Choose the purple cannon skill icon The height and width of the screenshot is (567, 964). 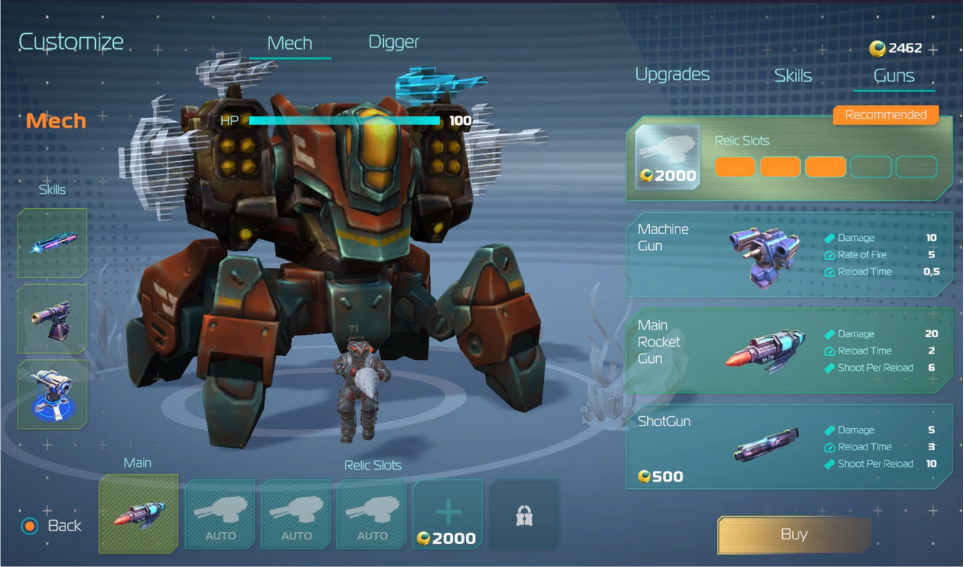[52, 319]
